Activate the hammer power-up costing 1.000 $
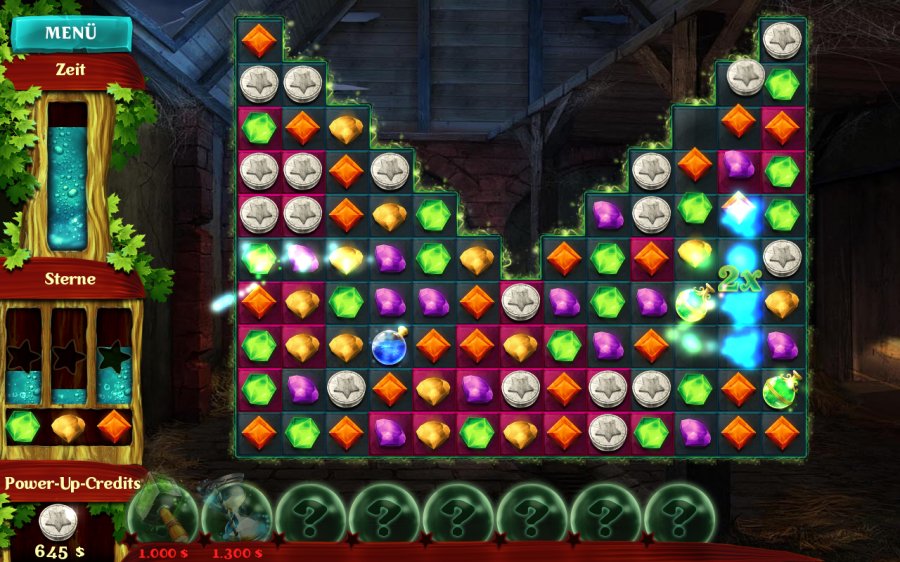Screen dimensions: 900x562 coord(162,510)
